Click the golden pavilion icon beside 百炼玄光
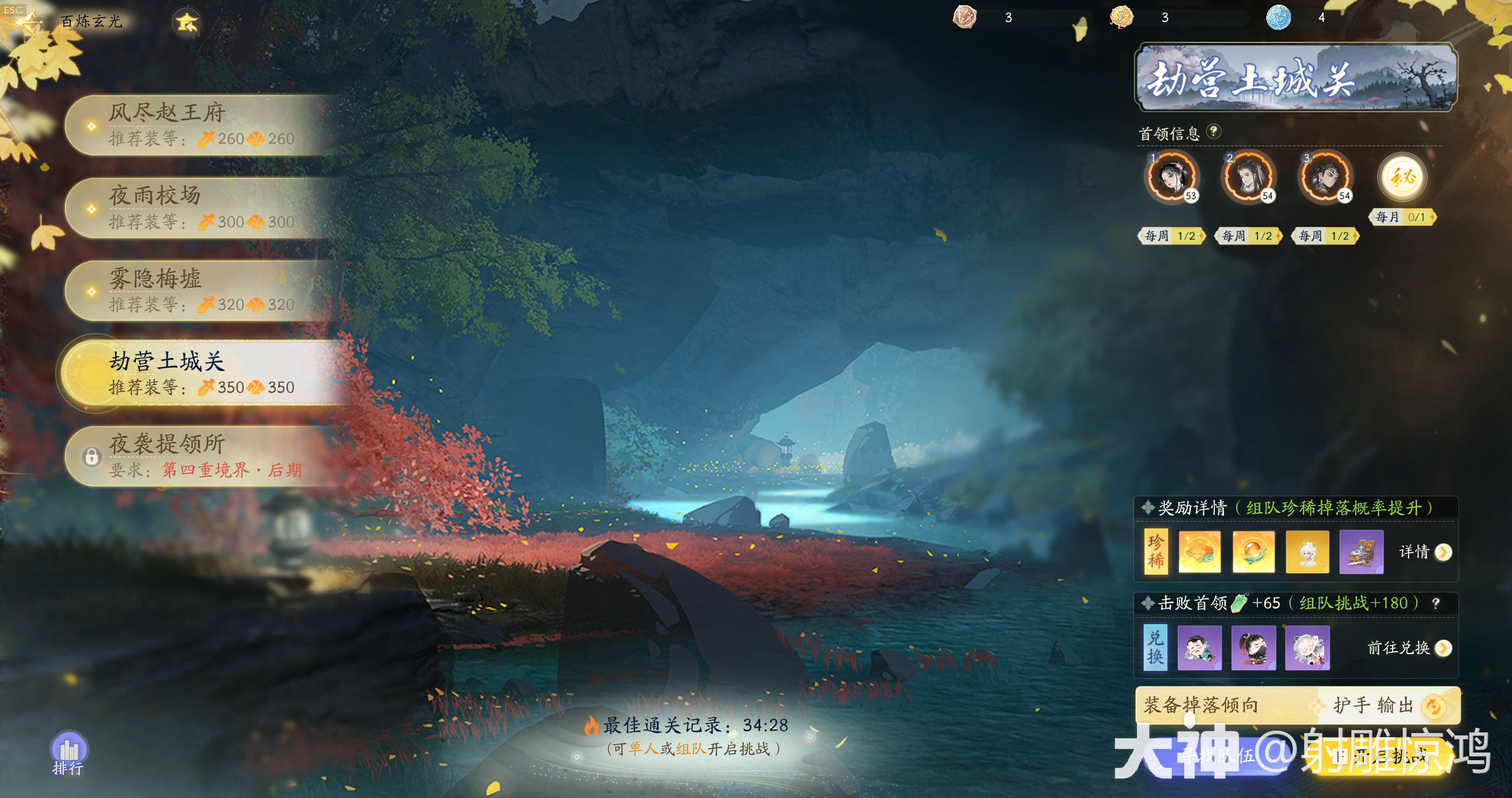The height and width of the screenshot is (798, 1512). [187, 22]
